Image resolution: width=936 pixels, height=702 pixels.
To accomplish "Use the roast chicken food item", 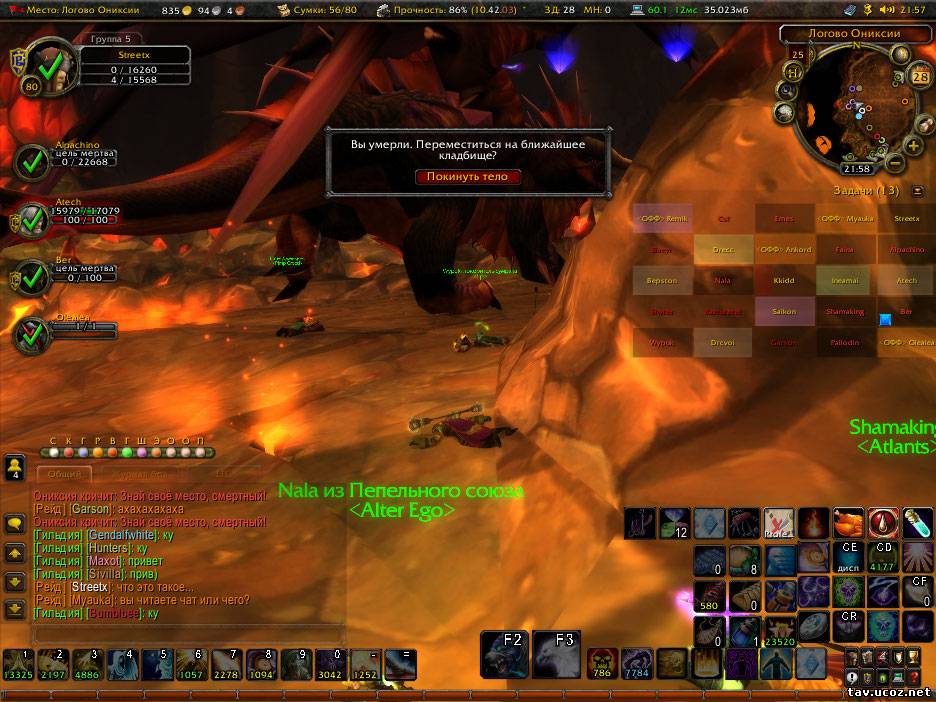I will pos(848,522).
